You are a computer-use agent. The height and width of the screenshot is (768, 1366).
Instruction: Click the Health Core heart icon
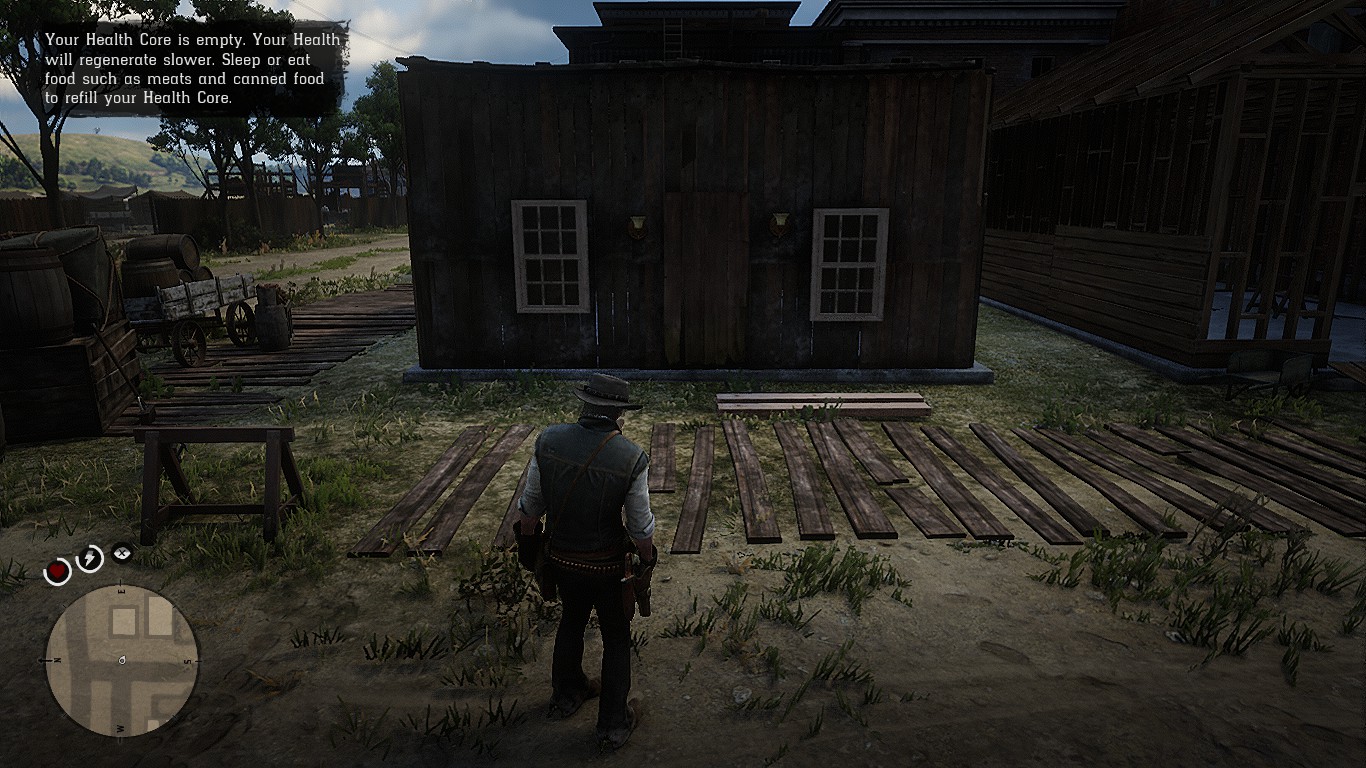point(59,570)
